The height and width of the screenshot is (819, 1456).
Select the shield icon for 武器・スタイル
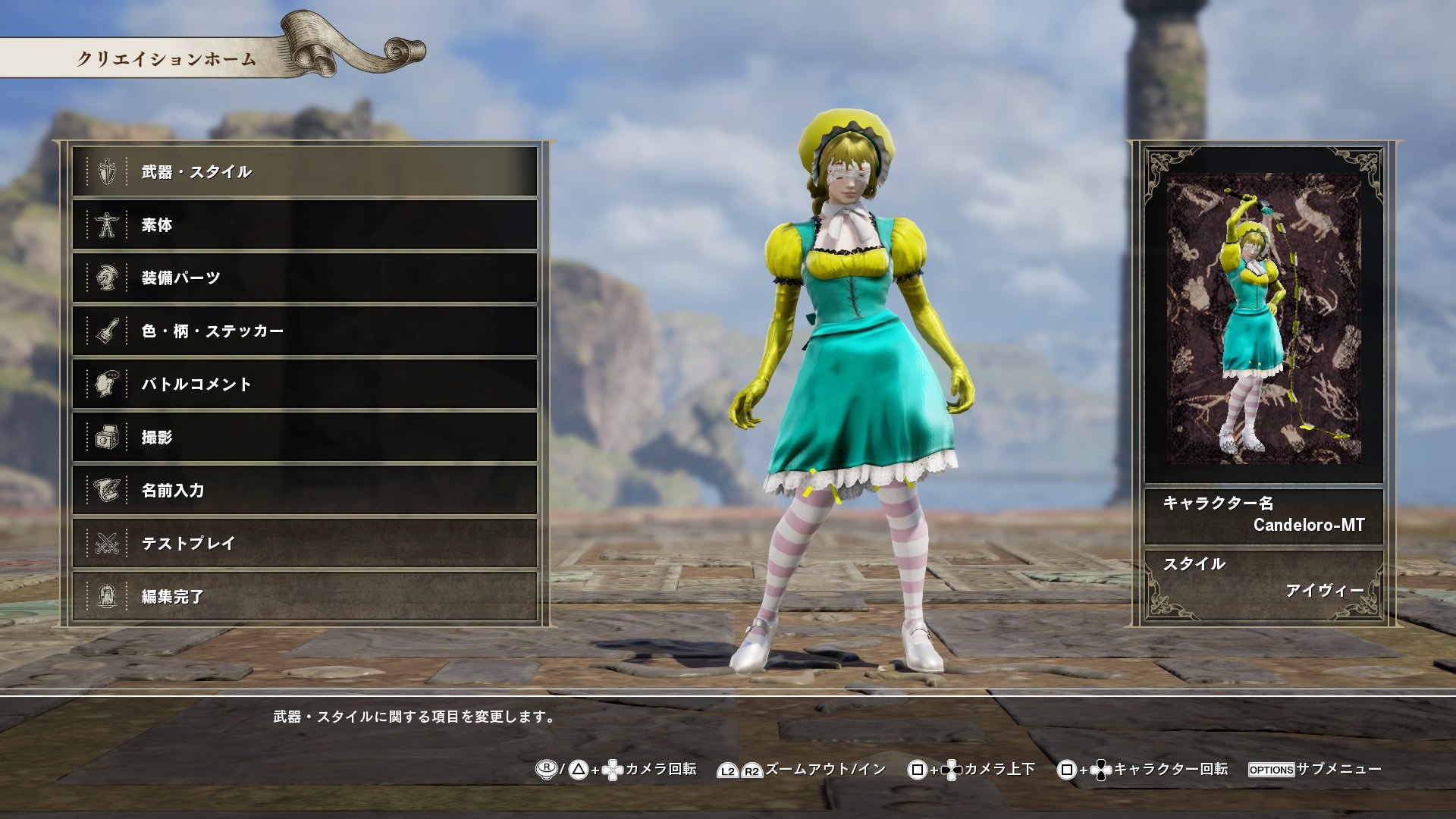point(107,171)
